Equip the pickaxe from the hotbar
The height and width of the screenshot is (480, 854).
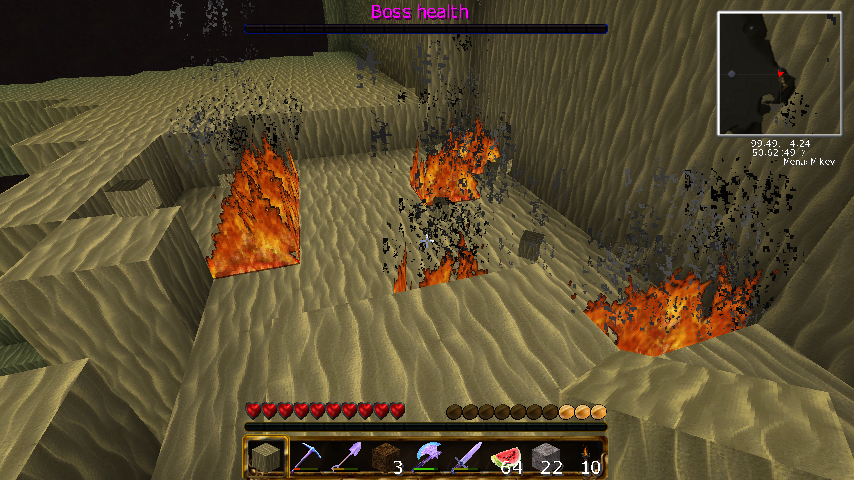tap(307, 458)
